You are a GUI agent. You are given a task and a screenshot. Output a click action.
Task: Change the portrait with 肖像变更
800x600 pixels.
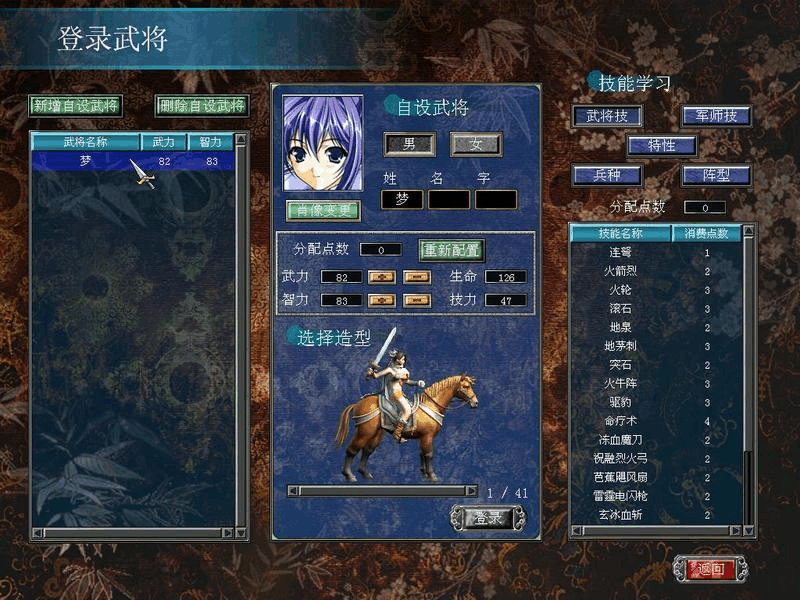point(323,210)
